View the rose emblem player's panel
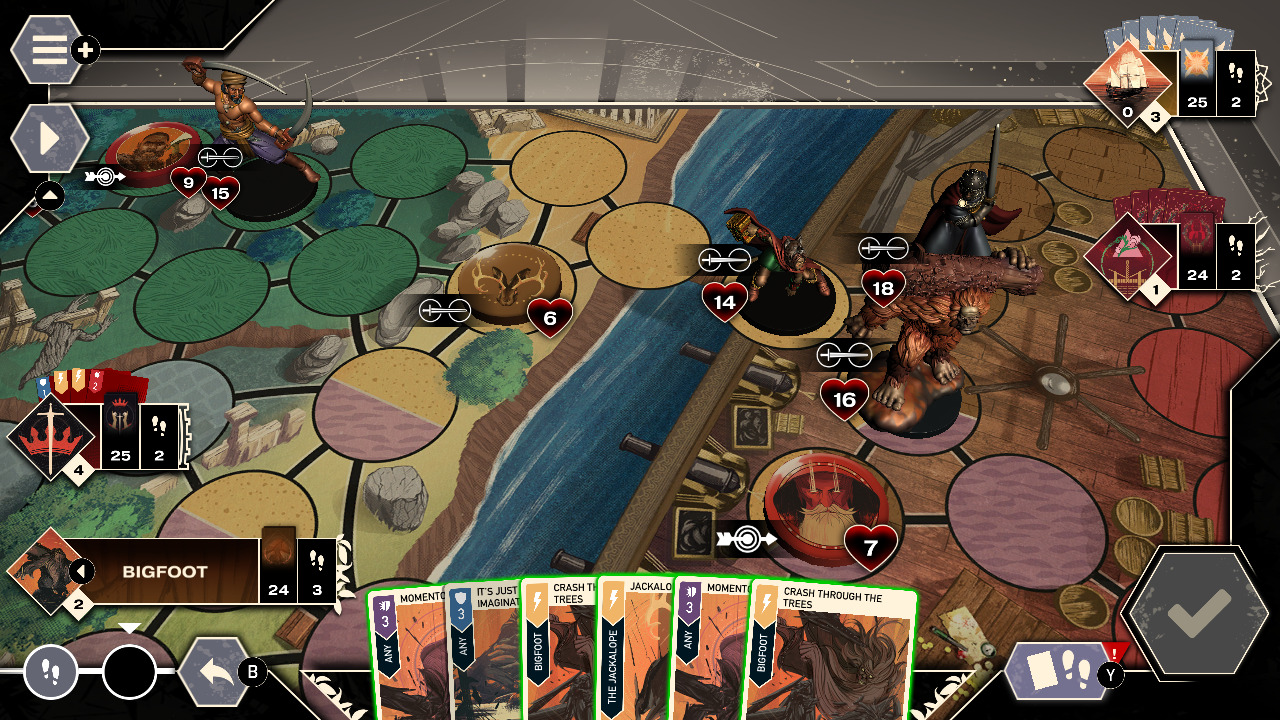This screenshot has height=720, width=1280. coord(1129,257)
